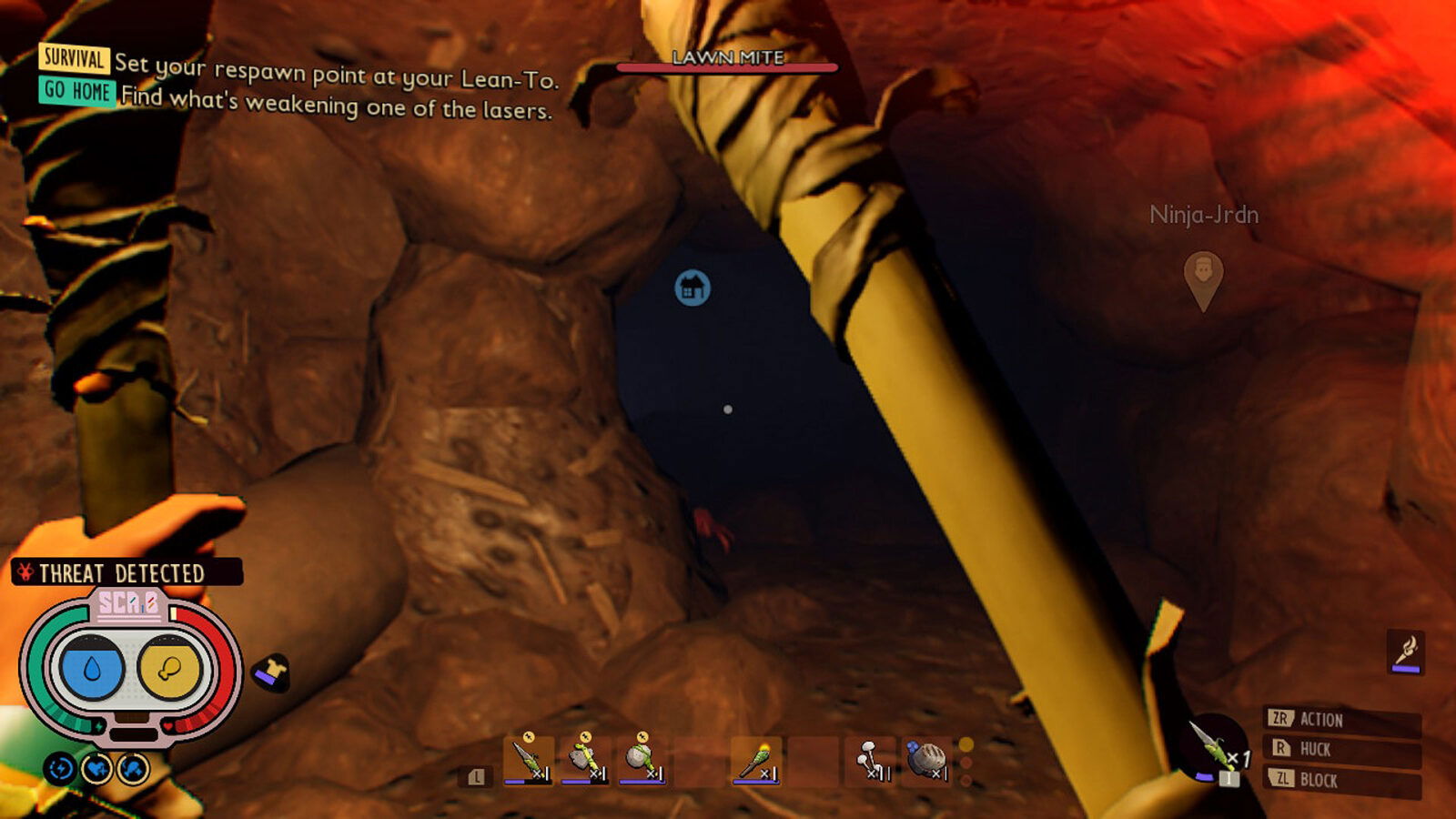This screenshot has width=1456, height=819.
Task: Click the lightning bolt status effect icon
Action: pos(60,770)
